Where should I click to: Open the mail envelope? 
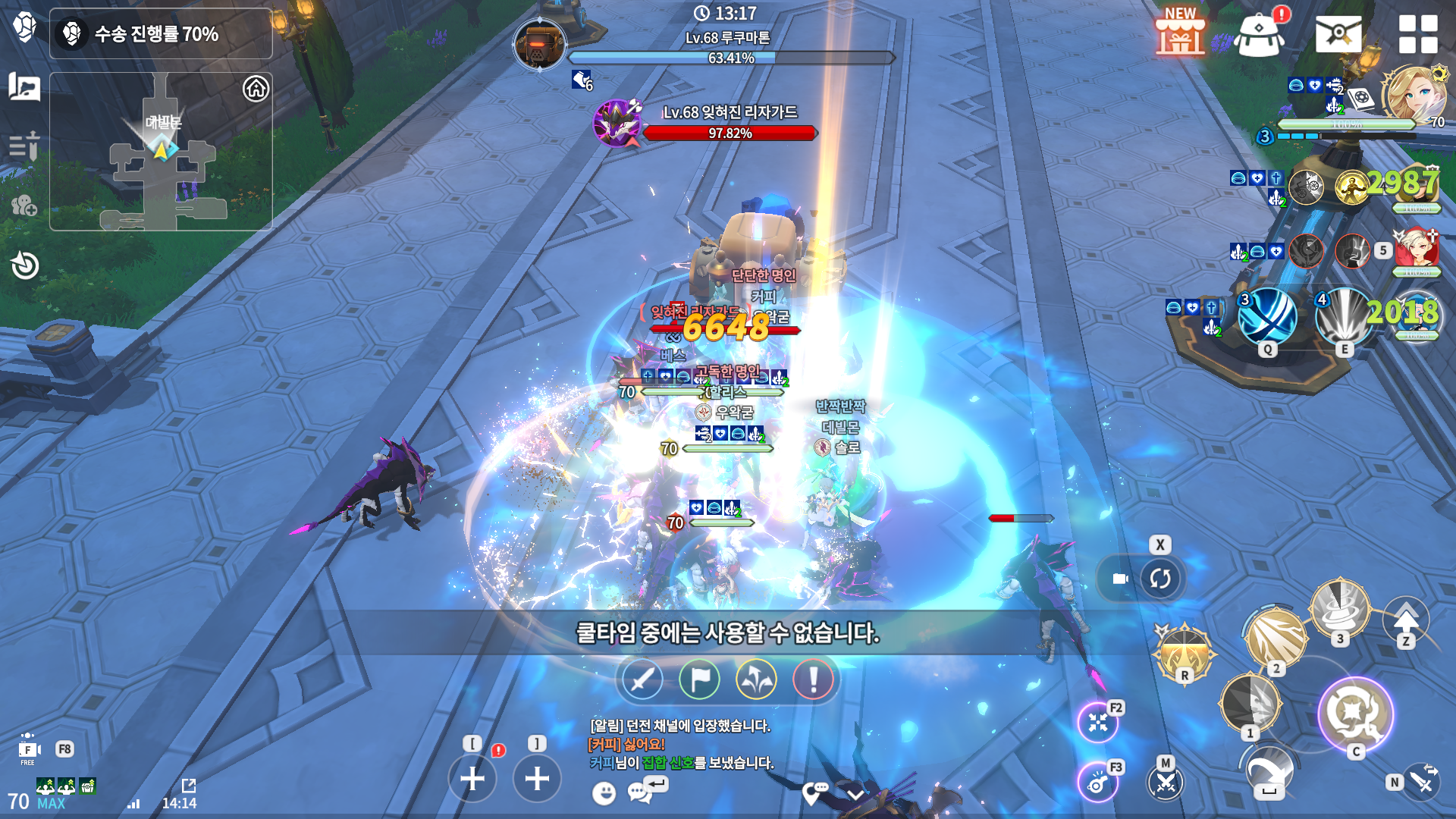[1338, 34]
